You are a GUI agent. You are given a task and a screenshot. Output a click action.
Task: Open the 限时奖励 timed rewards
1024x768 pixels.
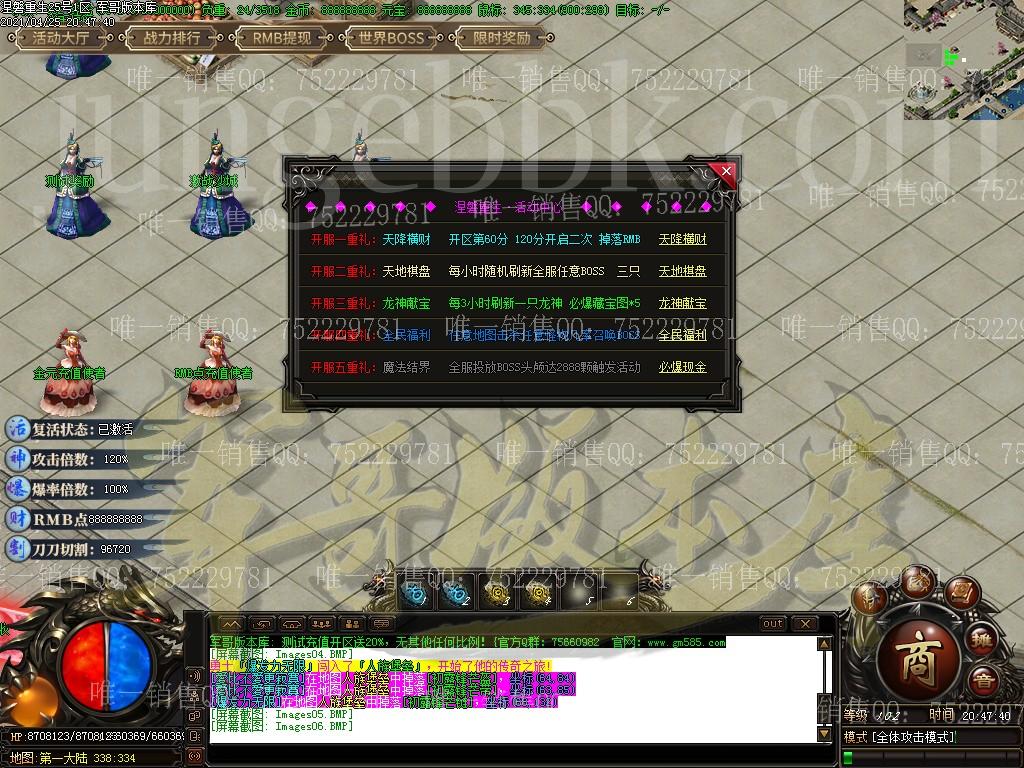coord(502,39)
